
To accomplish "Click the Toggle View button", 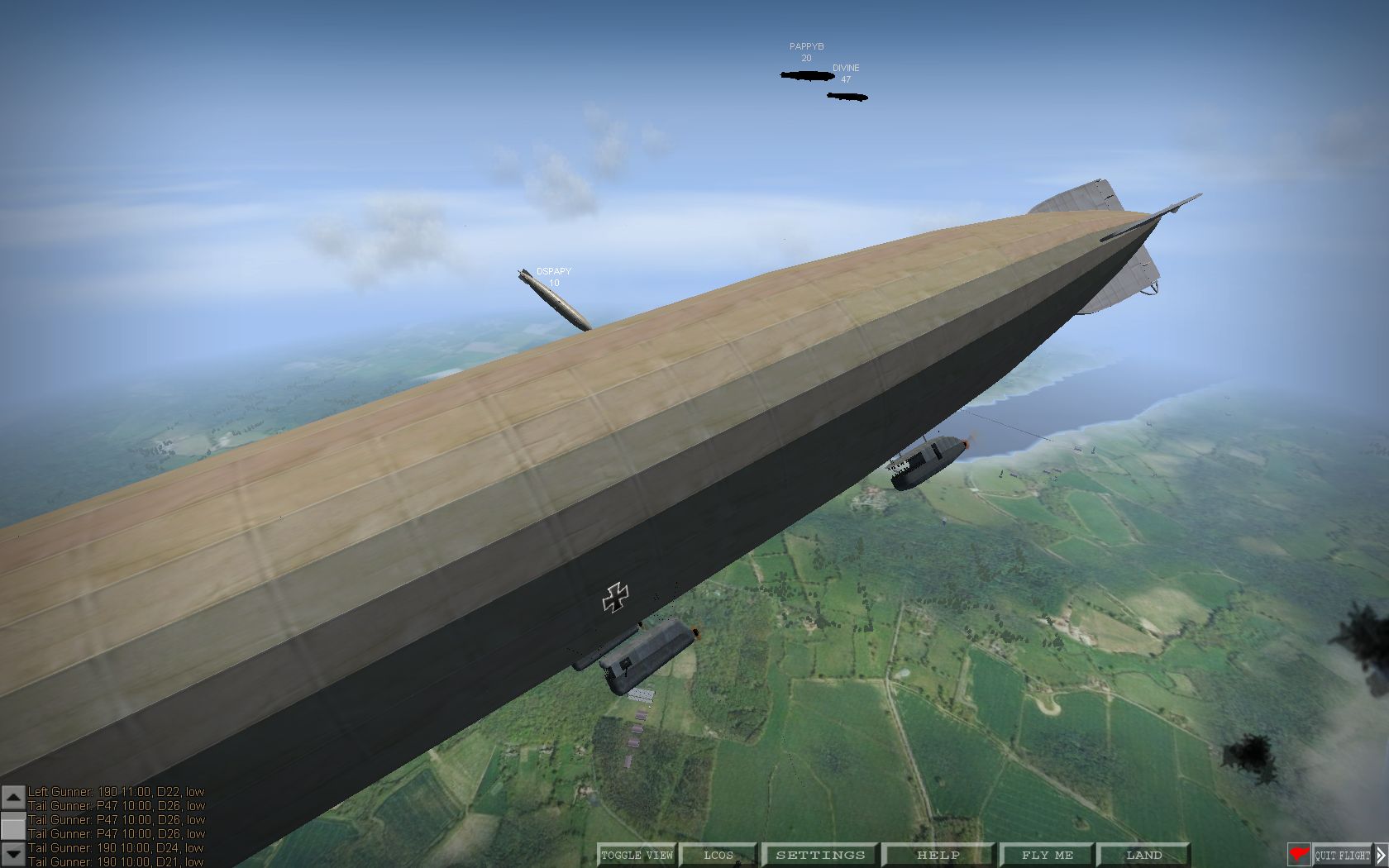I will pos(637,855).
